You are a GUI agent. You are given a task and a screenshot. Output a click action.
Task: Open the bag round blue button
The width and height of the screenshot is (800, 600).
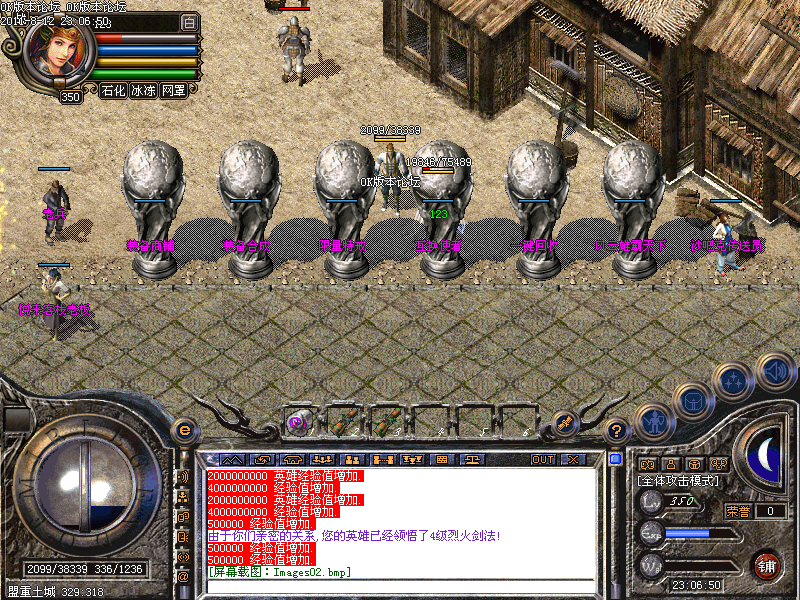(x=693, y=401)
